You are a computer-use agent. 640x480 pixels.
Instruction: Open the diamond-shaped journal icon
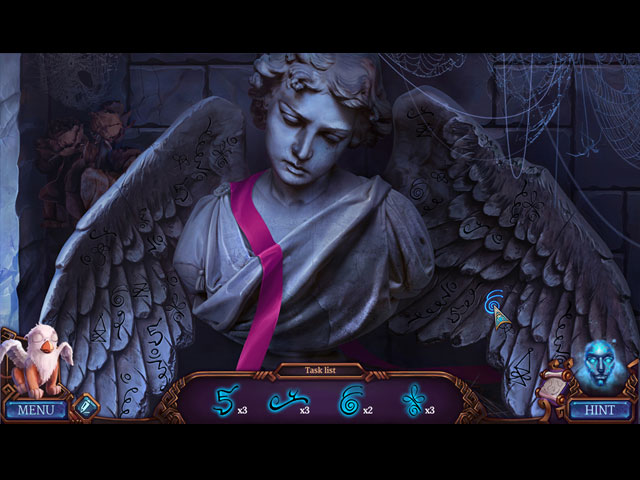85,406
